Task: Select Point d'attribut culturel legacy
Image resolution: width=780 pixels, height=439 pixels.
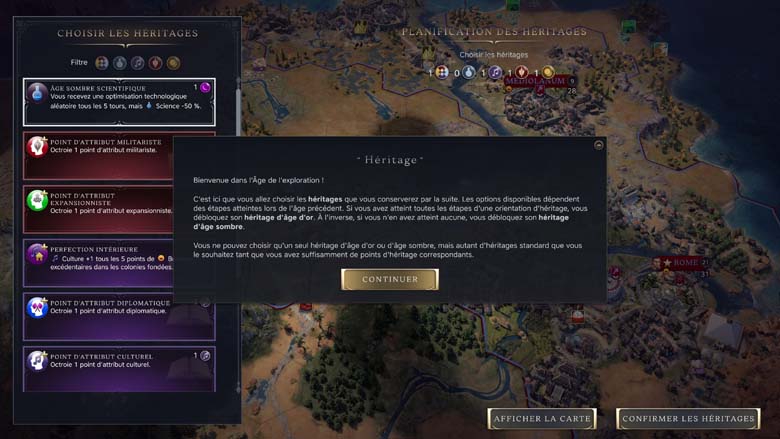Action: point(118,368)
